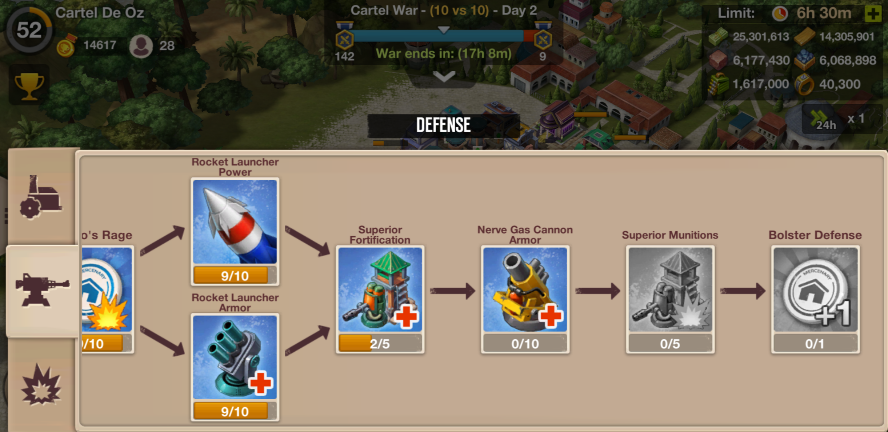Switch to the factory gear tab
The width and height of the screenshot is (888, 432).
[40, 193]
